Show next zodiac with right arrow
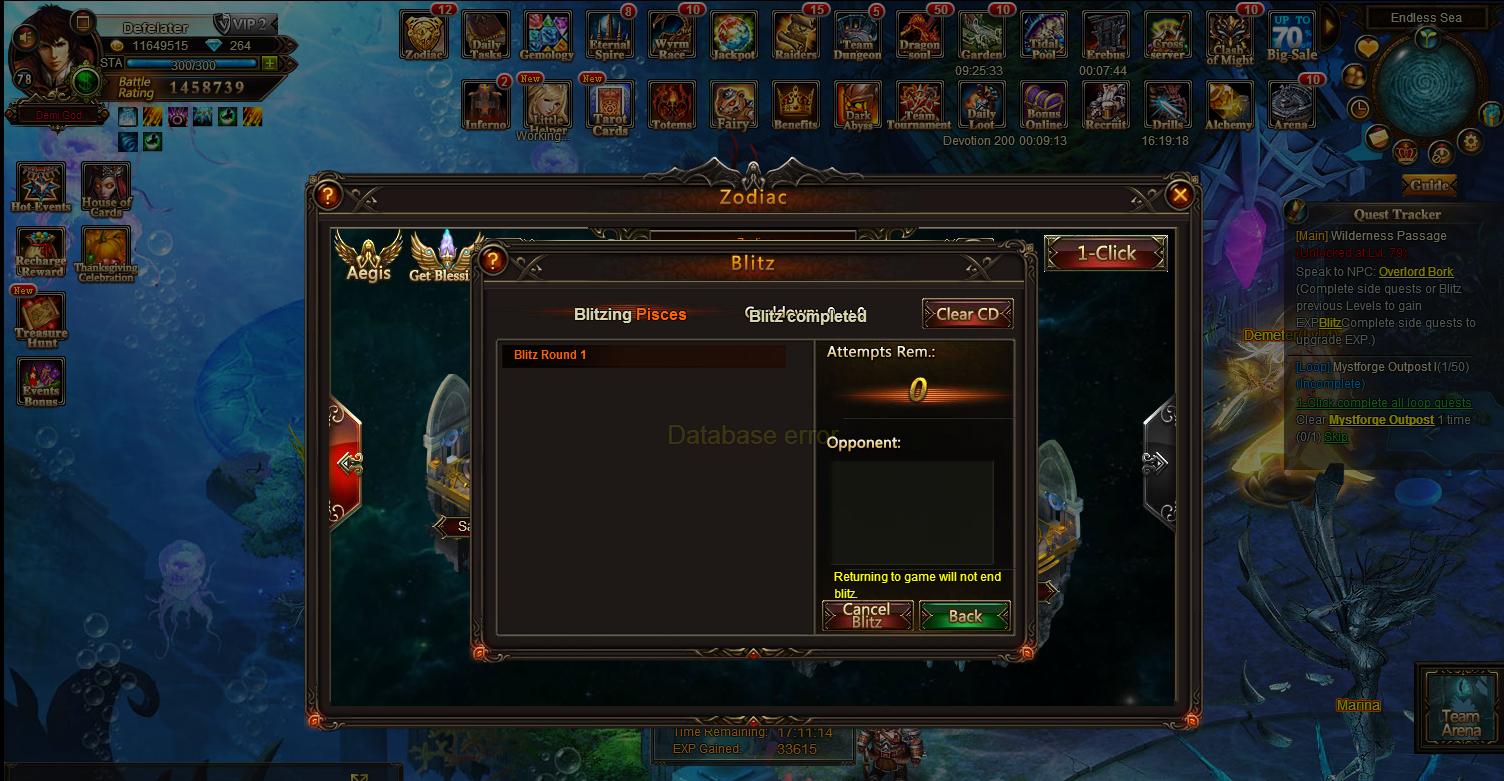Image resolution: width=1504 pixels, height=781 pixels. tap(1157, 461)
